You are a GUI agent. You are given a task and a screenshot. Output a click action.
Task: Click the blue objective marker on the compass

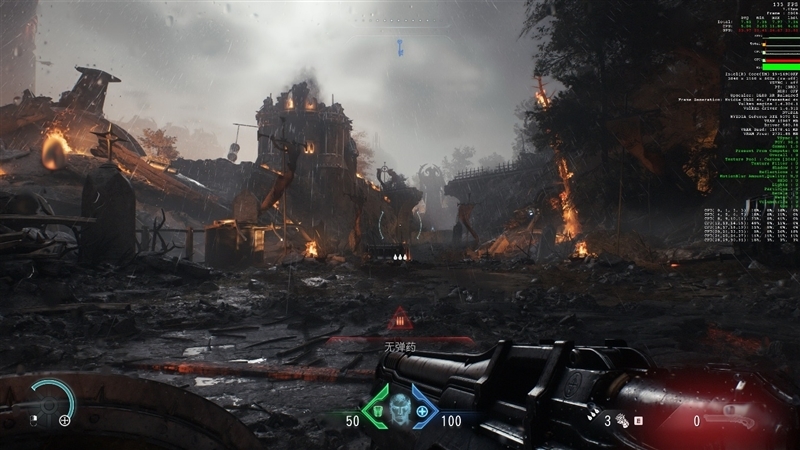[399, 44]
